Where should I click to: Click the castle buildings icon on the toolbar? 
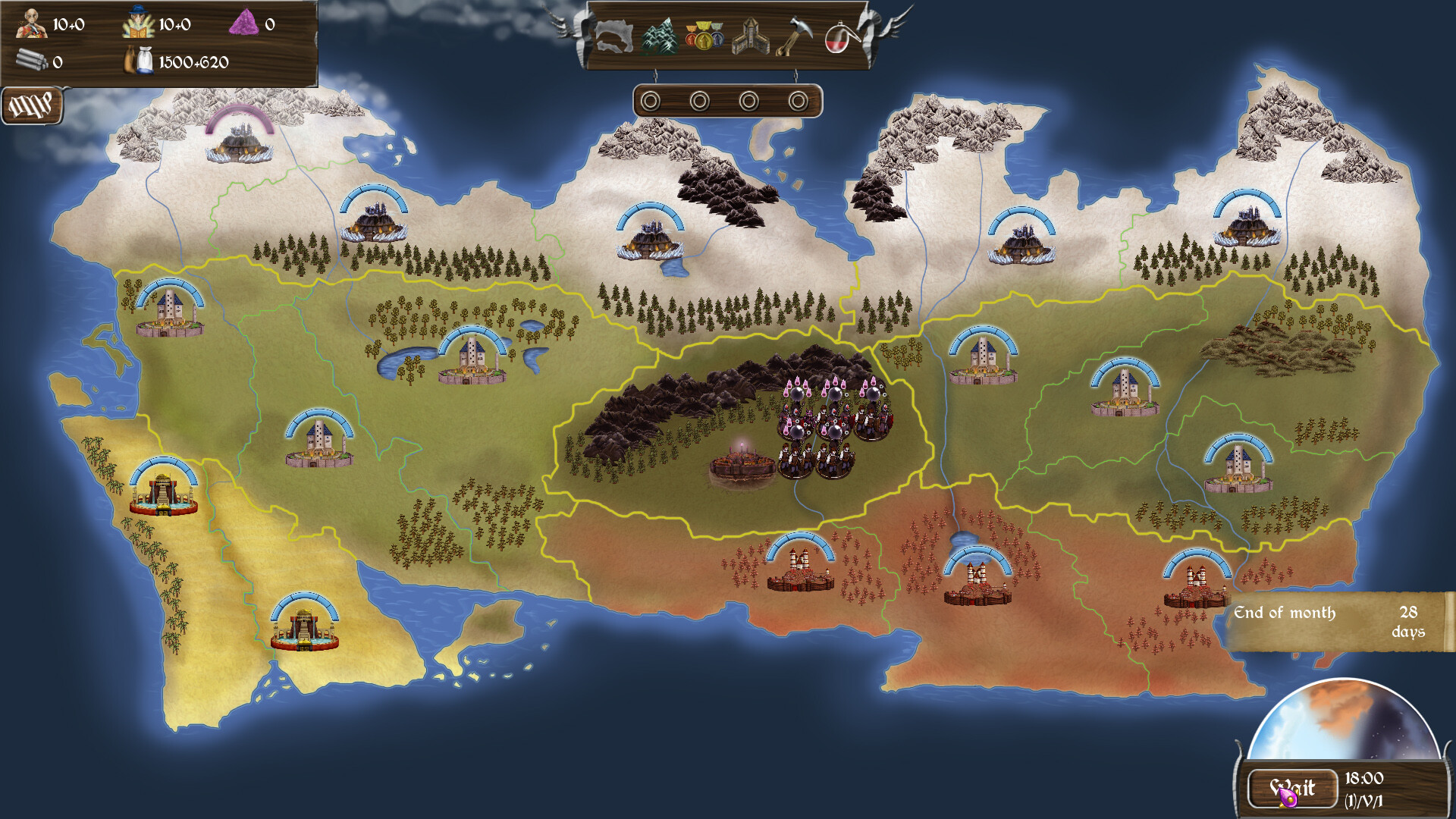tap(752, 36)
